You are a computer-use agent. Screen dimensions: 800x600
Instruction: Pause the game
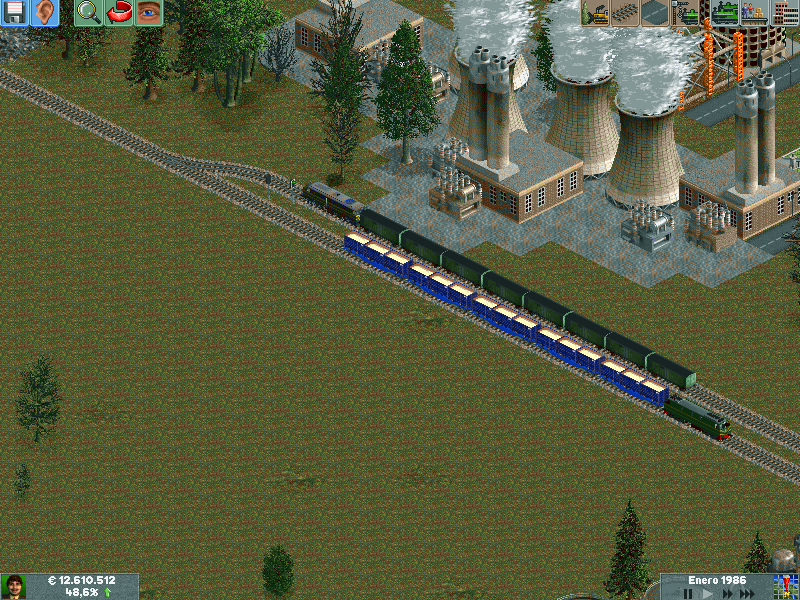[687, 593]
